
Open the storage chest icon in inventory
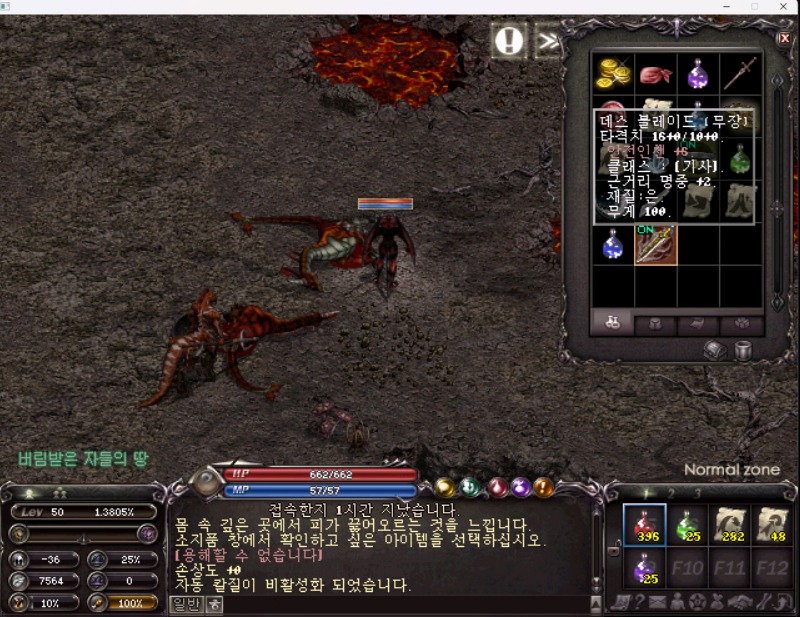coord(716,350)
